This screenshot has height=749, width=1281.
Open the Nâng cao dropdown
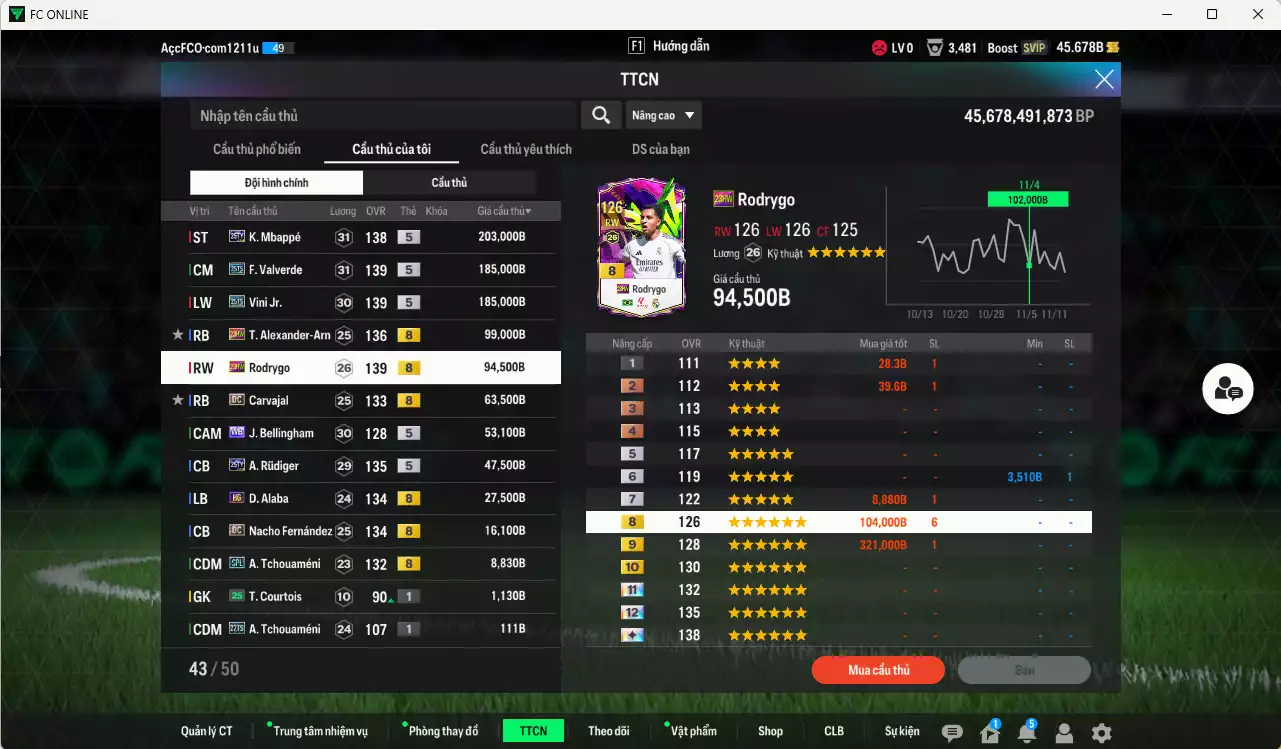point(663,115)
